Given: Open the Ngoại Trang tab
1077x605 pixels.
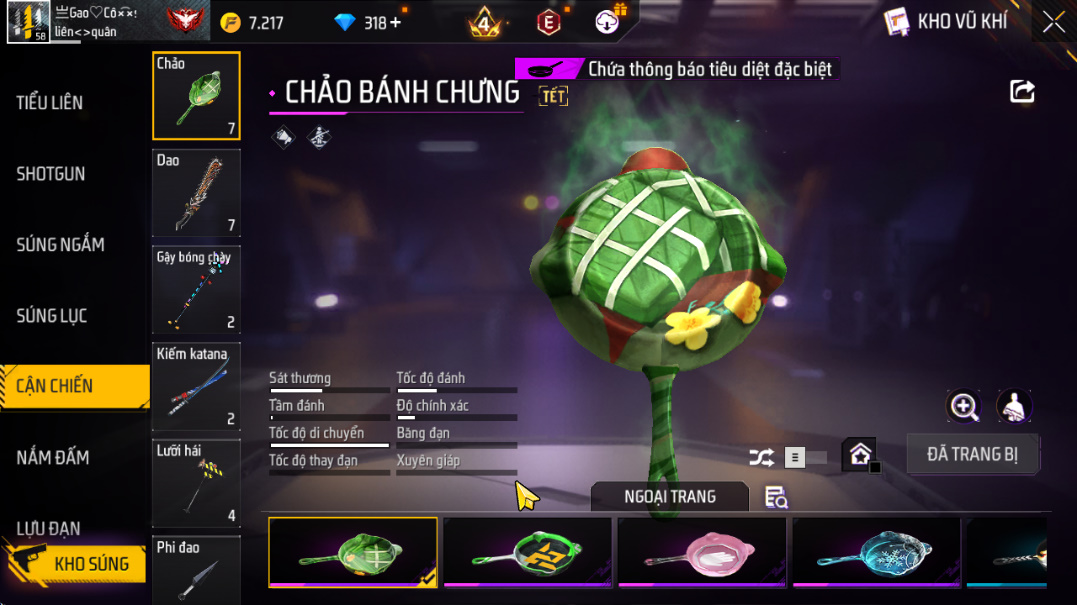Looking at the screenshot, I should pos(669,496).
